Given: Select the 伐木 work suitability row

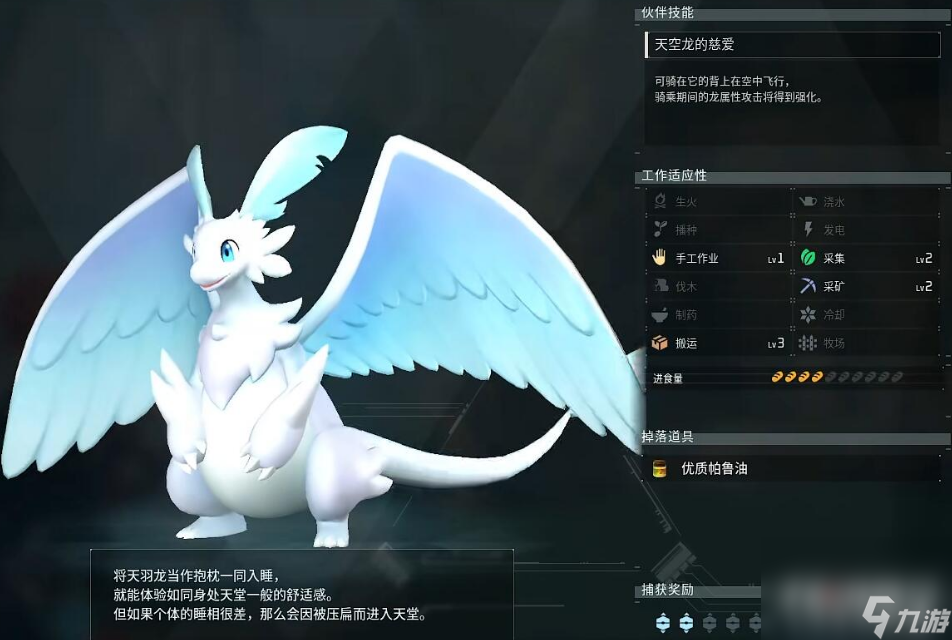Looking at the screenshot, I should coord(717,286).
